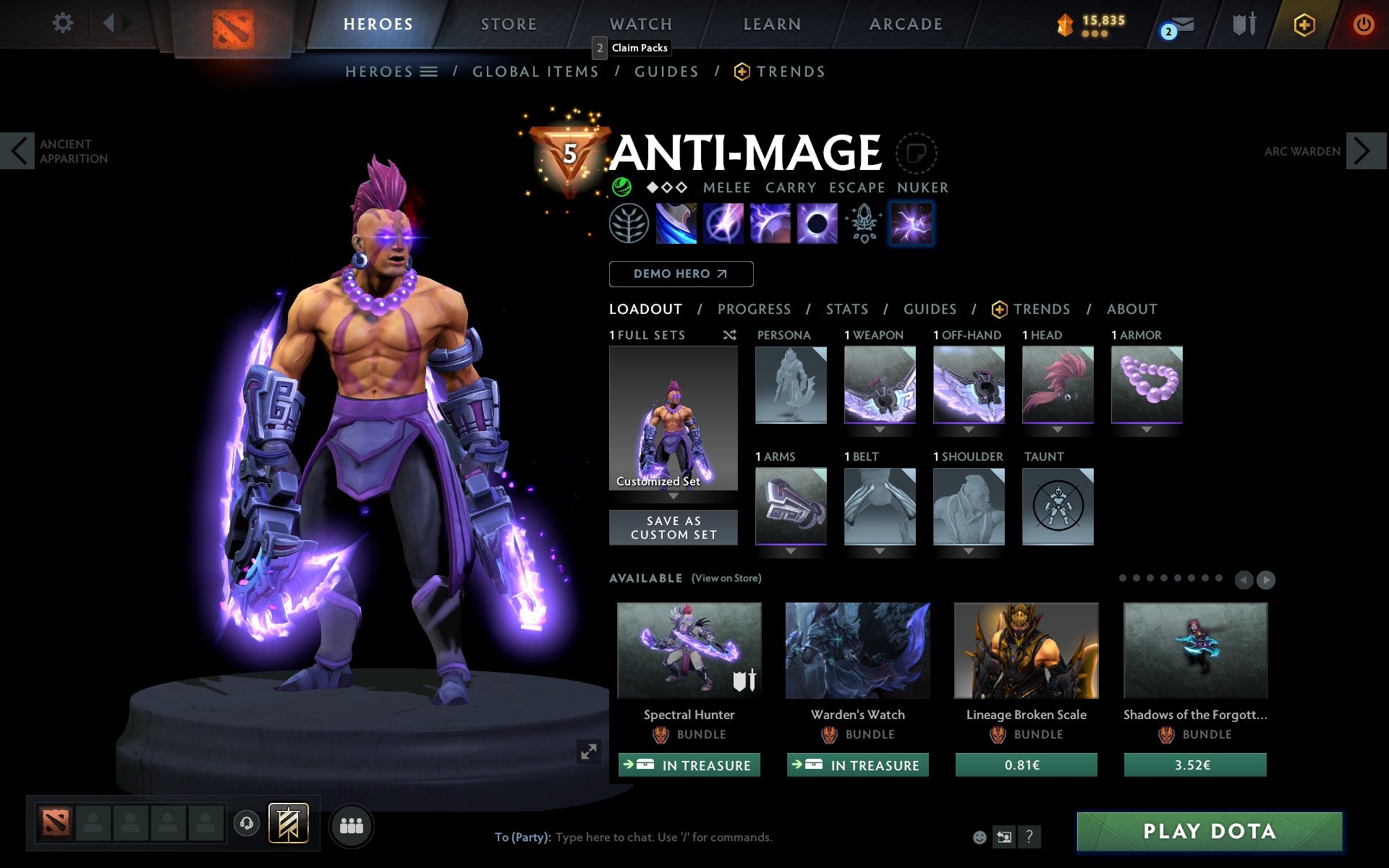Open the Heroes hamburger list menu
Screen dimensions: 1389x868
(x=429, y=71)
